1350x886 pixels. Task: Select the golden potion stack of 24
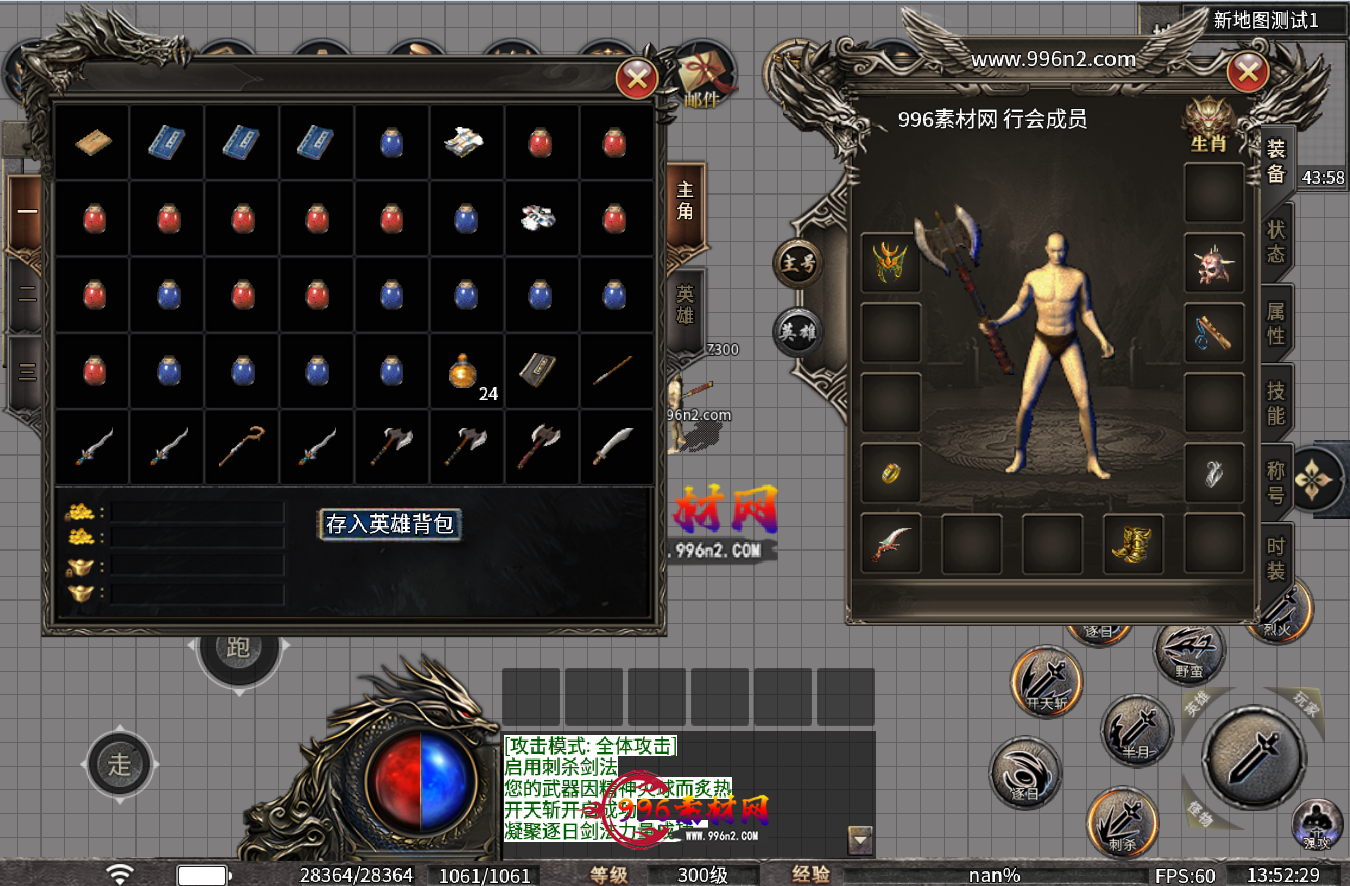(467, 372)
